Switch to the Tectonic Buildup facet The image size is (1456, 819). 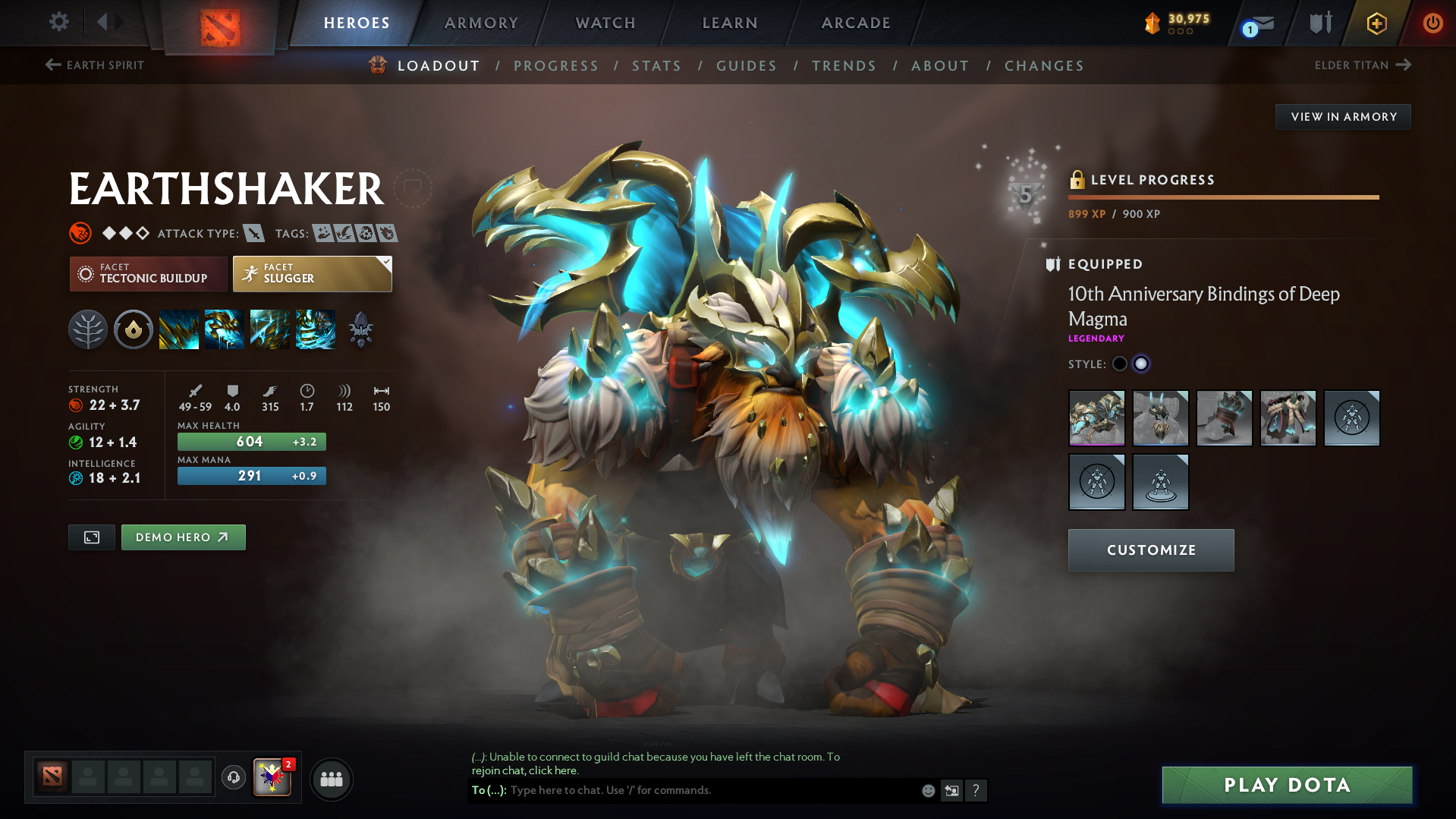click(x=148, y=273)
